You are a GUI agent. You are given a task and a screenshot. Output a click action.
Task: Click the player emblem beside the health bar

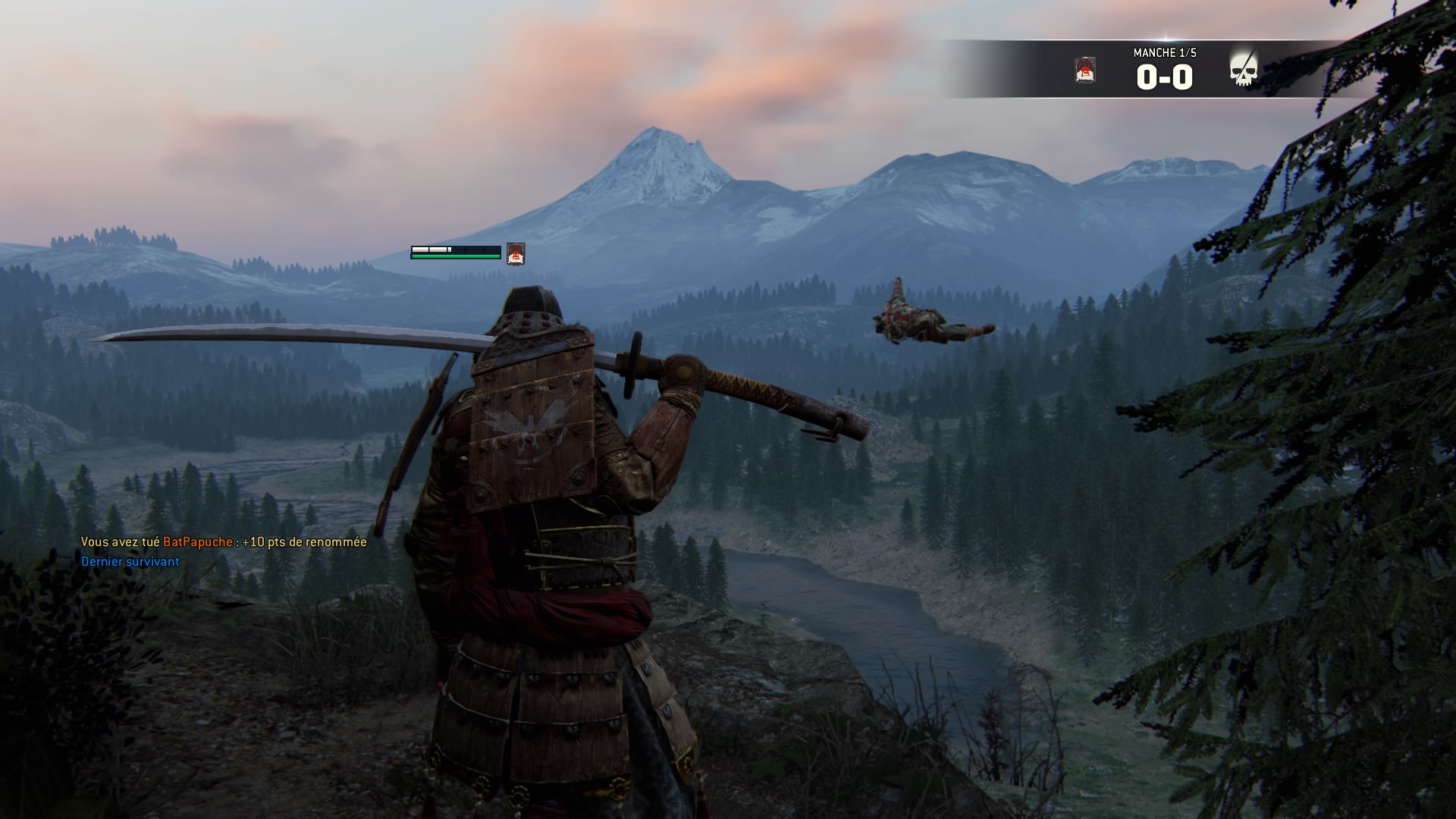[x=516, y=253]
